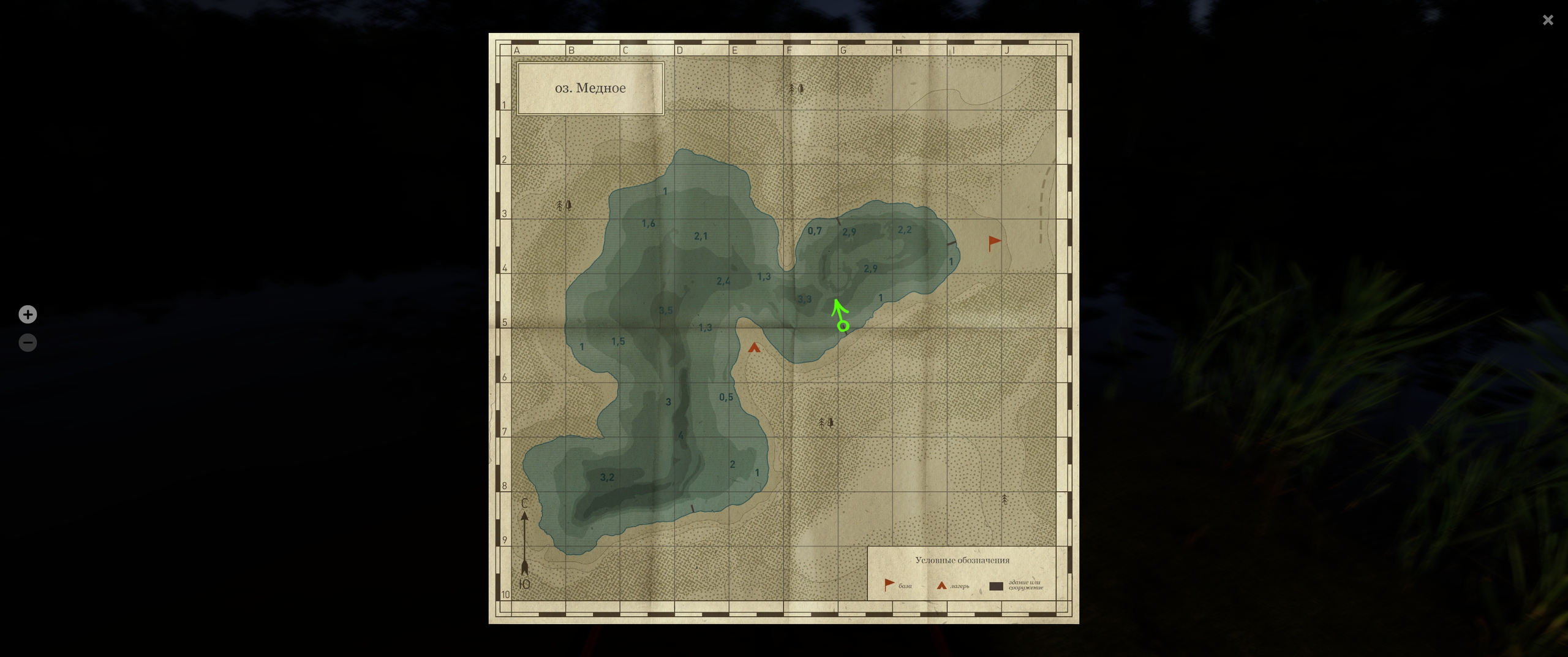The height and width of the screenshot is (657, 1568).
Task: Click the green player position marker
Action: point(843,325)
